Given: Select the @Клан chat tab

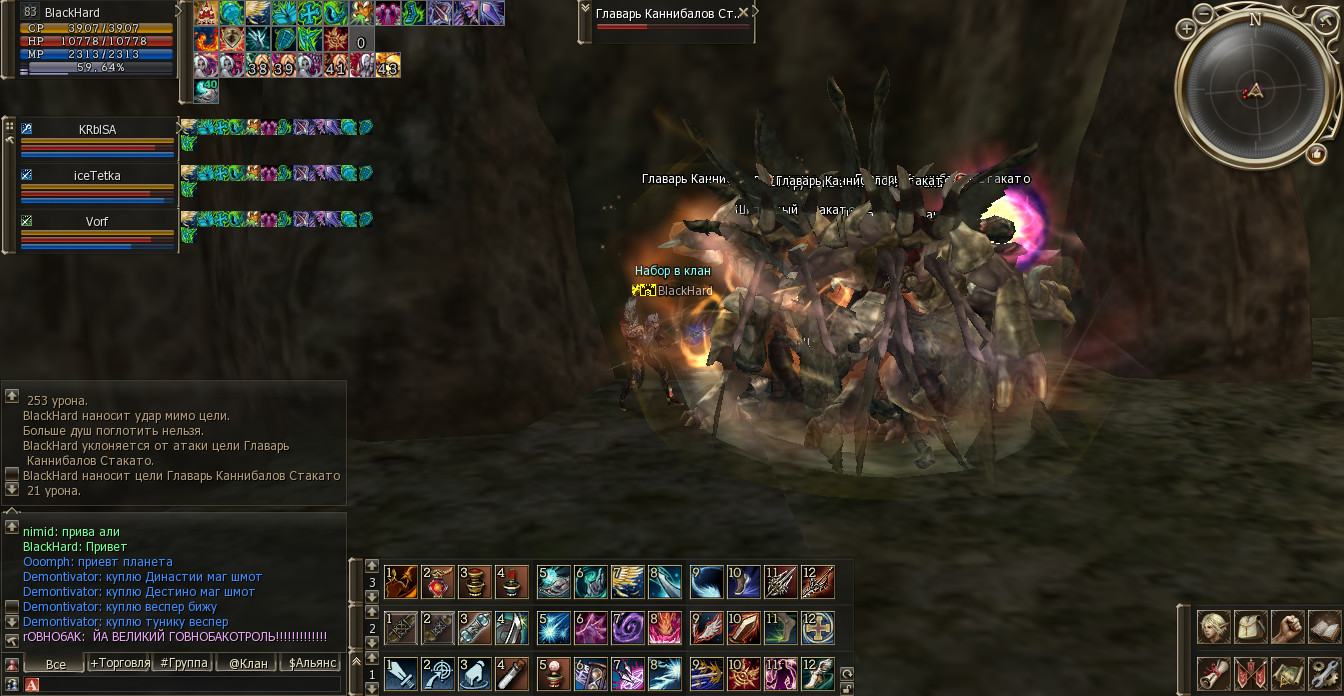Looking at the screenshot, I should point(247,663).
